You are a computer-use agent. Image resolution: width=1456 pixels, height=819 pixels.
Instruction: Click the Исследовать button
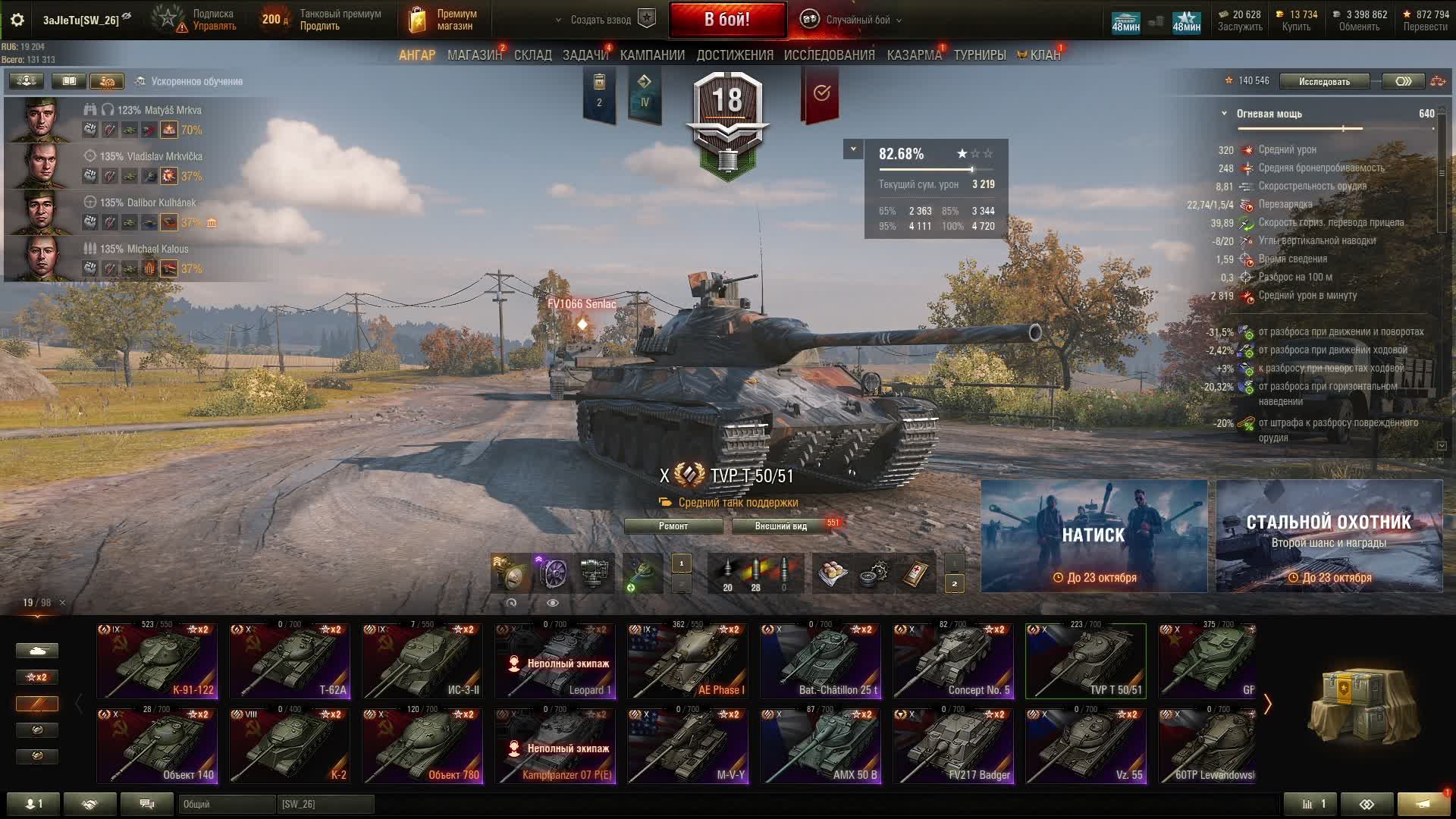(x=1323, y=81)
